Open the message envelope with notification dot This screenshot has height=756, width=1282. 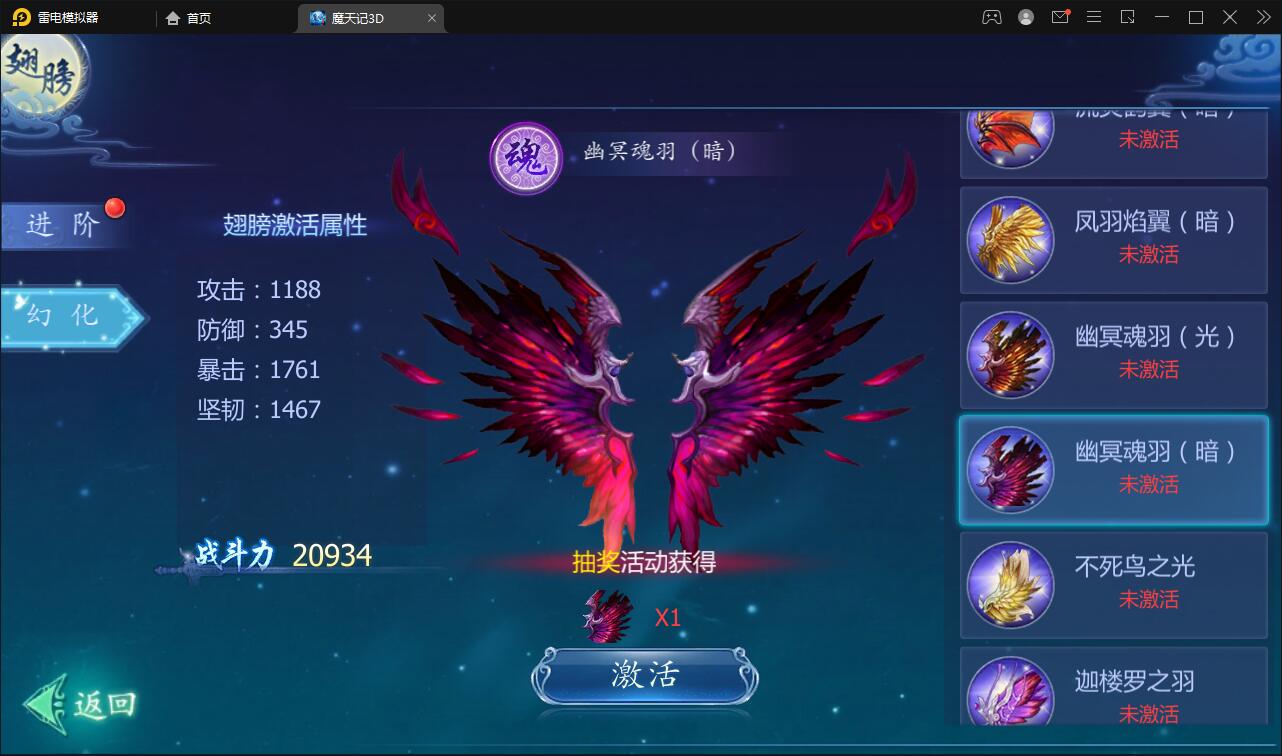[1060, 17]
